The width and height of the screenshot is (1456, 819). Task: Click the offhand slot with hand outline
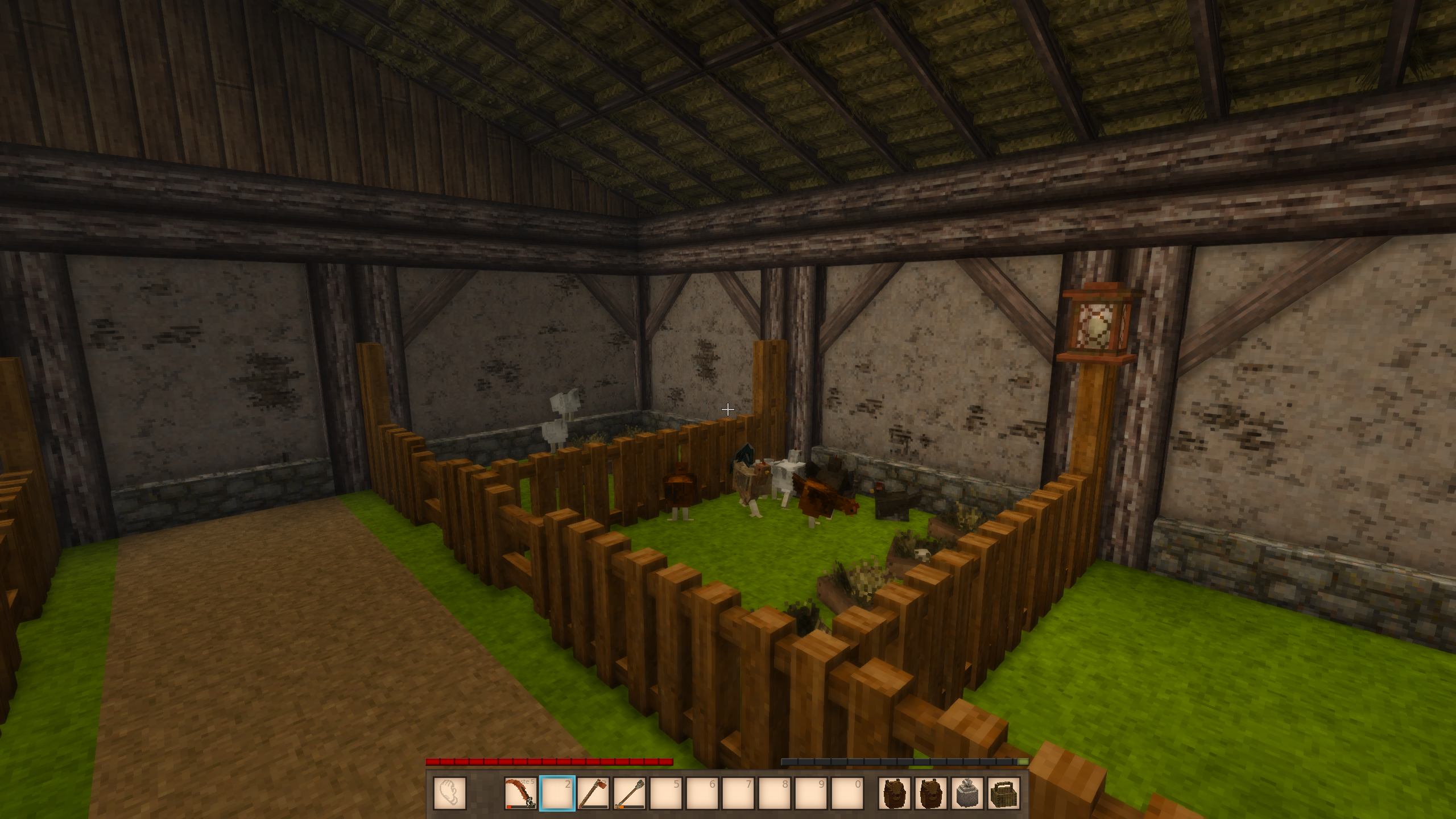point(450,793)
